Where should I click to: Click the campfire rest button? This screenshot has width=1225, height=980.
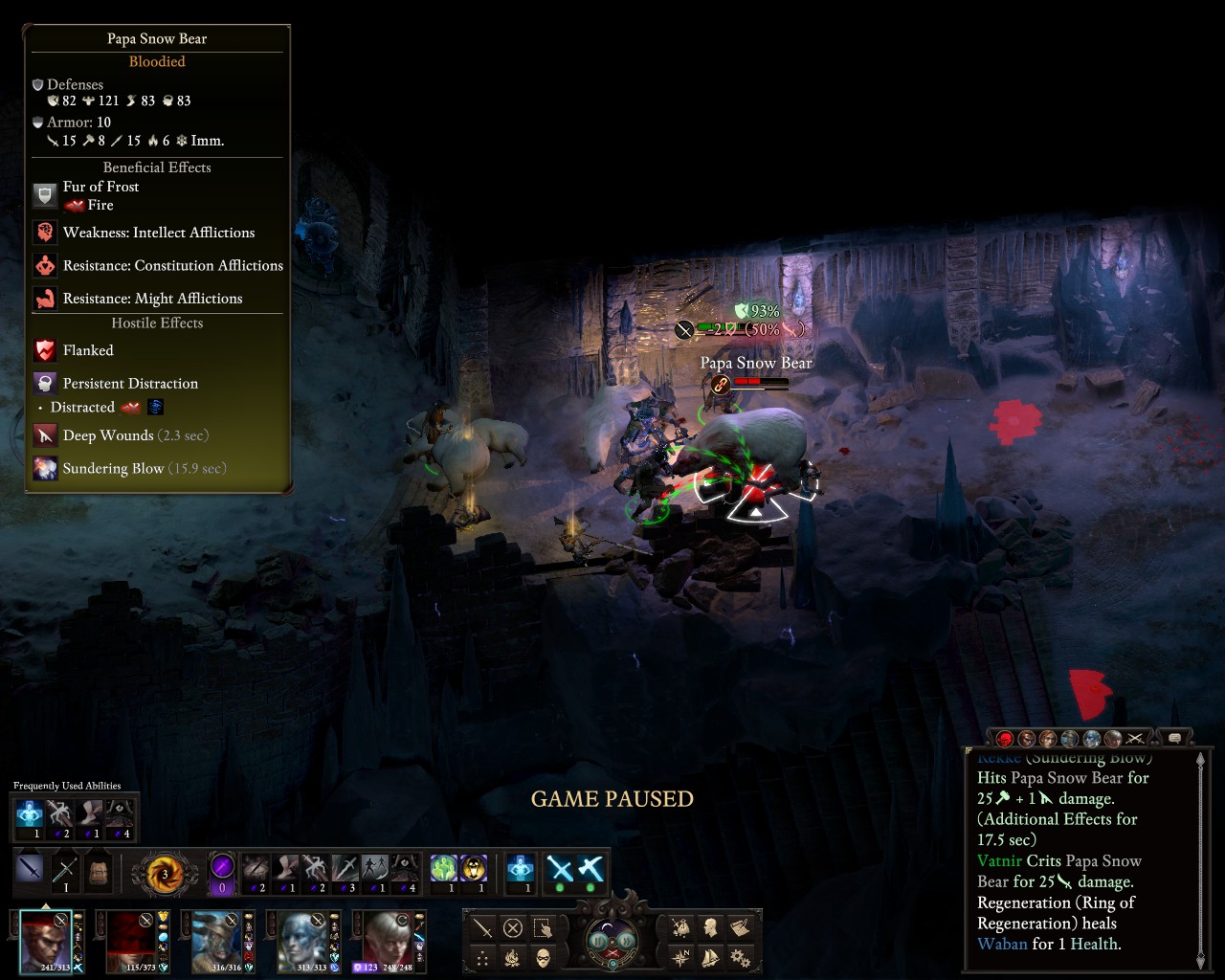coord(512,956)
